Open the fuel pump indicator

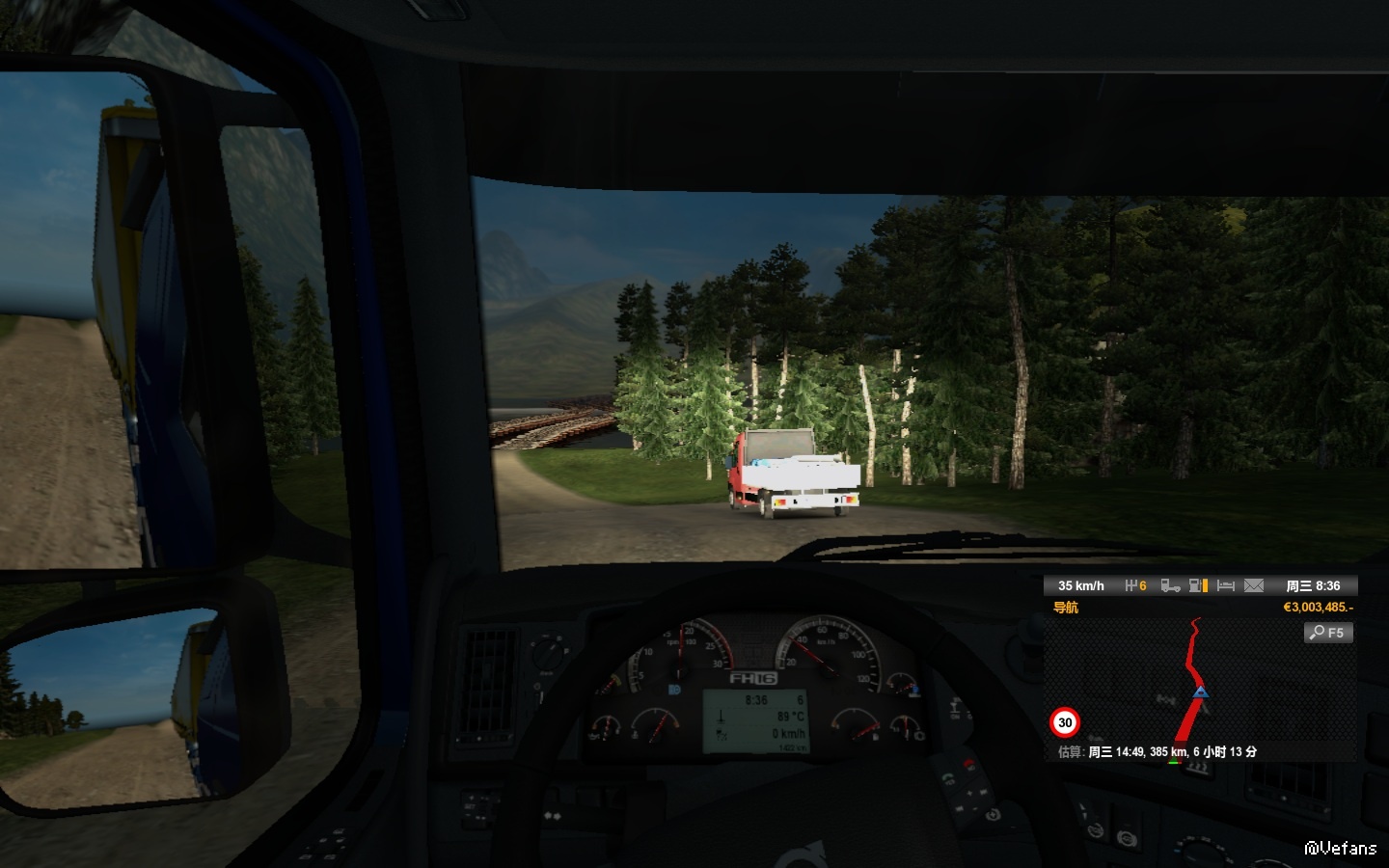tap(1199, 585)
